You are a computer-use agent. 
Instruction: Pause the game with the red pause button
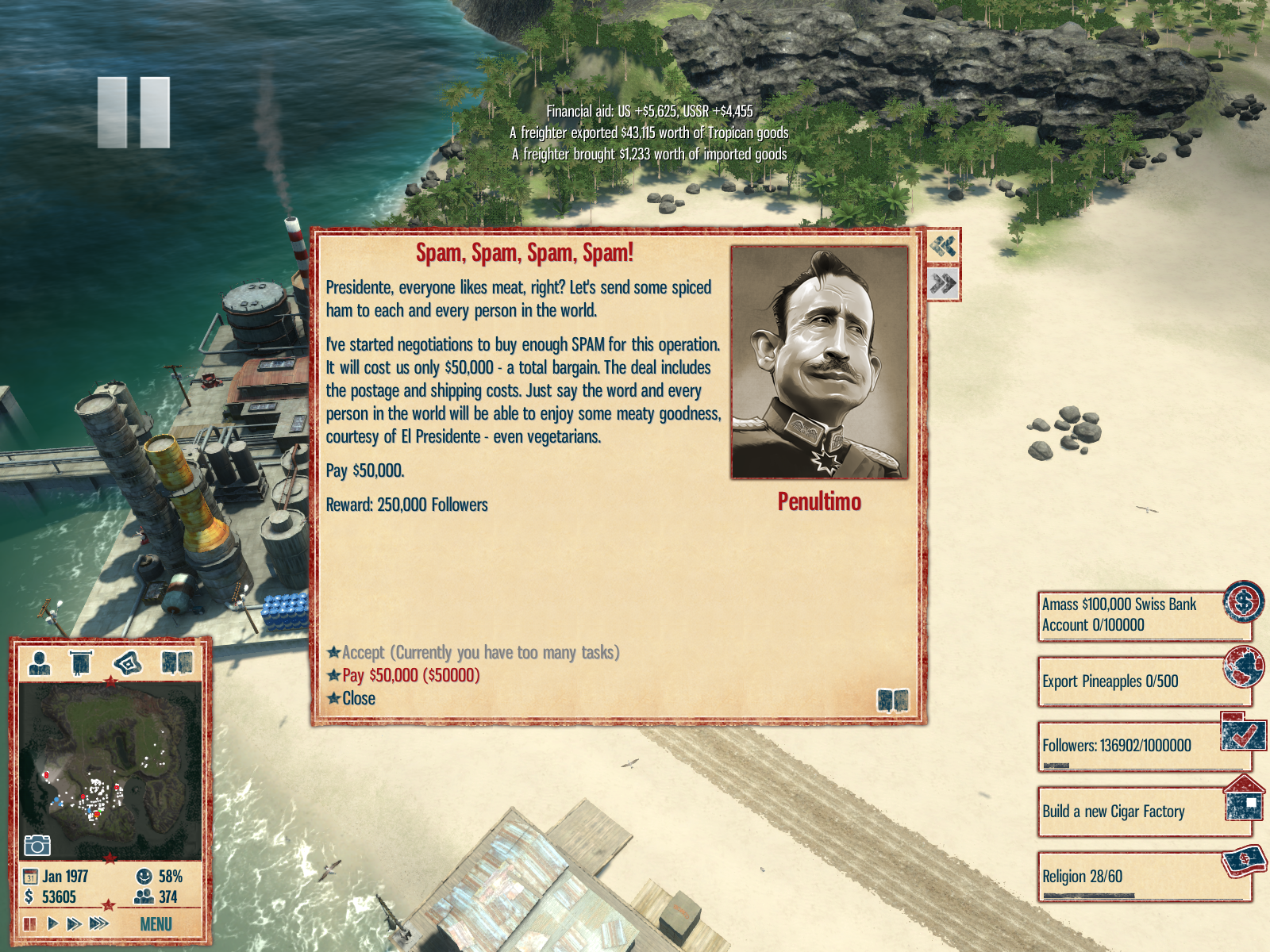tap(30, 924)
